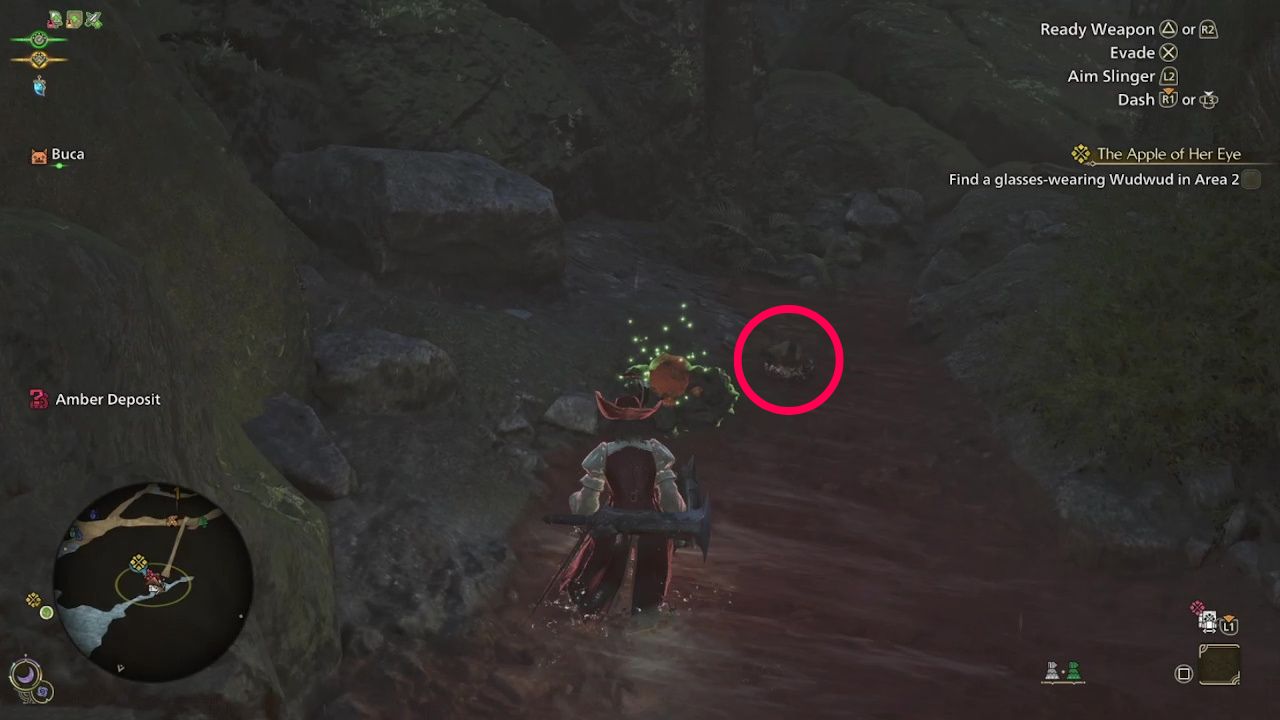
Task: Click the blue cool drink icon on the left
Action: (39, 86)
